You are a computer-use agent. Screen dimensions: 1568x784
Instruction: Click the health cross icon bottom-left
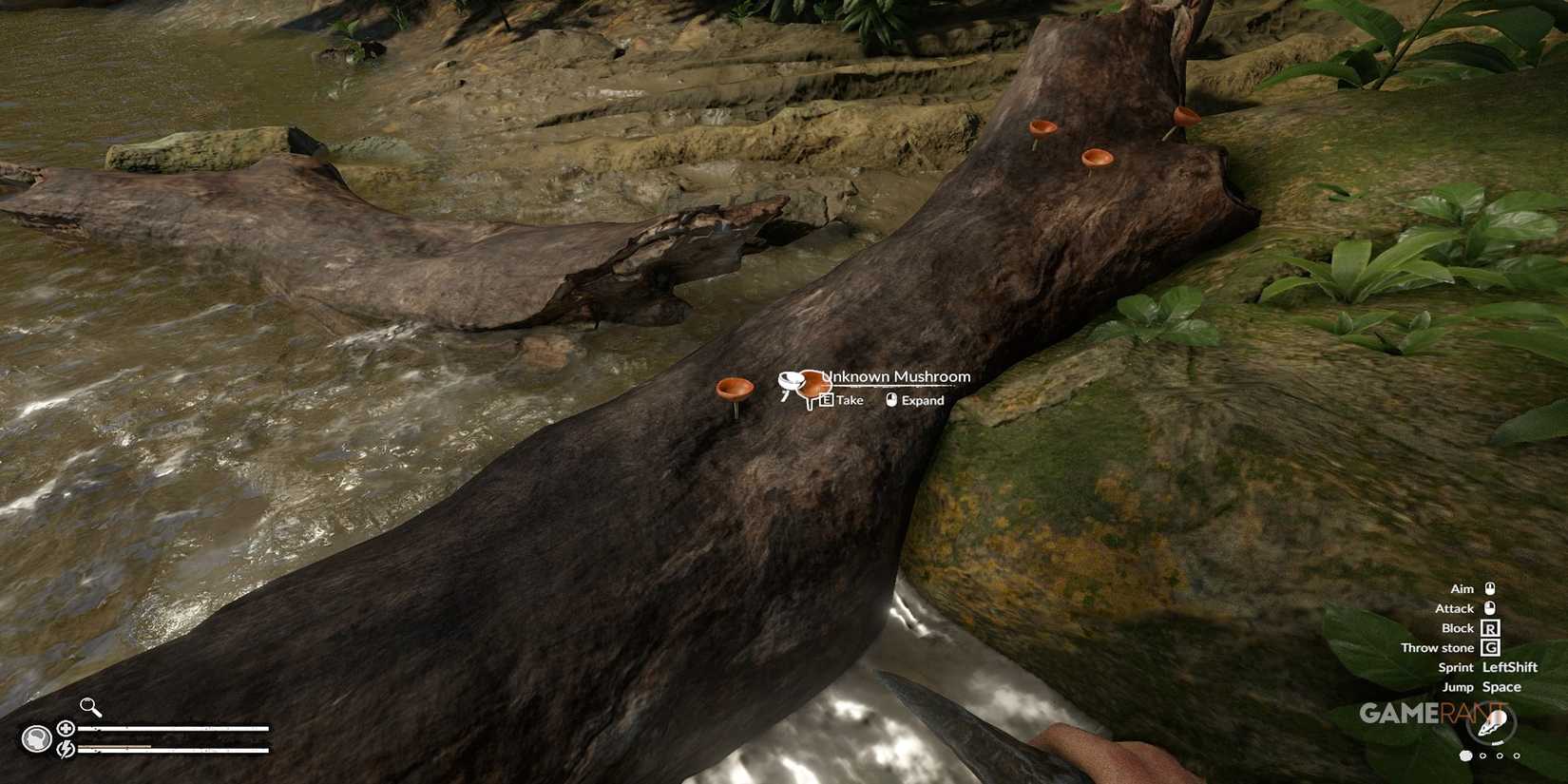[66, 728]
